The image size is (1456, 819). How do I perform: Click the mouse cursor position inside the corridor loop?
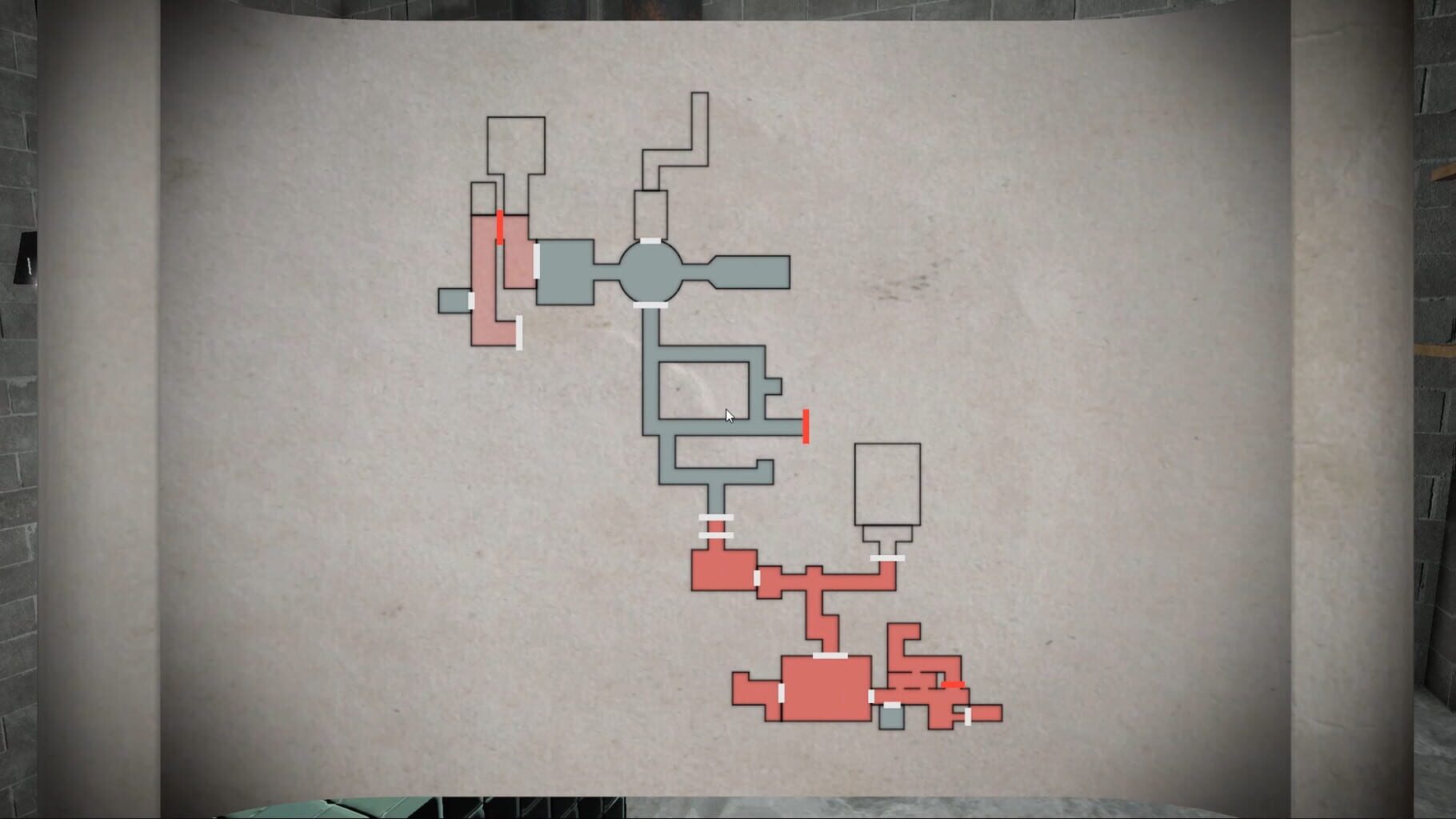tap(728, 414)
